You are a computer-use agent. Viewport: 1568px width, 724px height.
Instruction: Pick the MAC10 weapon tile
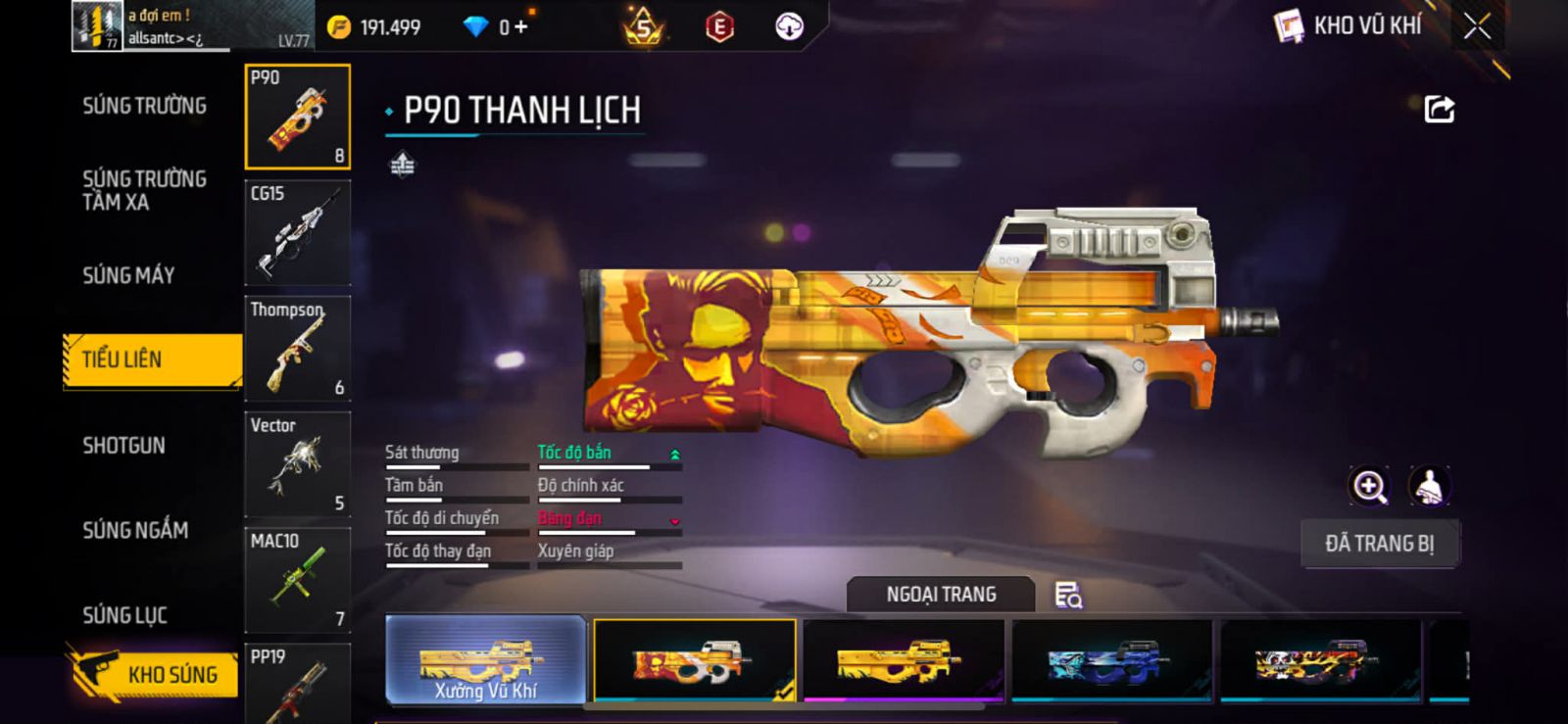tap(297, 580)
